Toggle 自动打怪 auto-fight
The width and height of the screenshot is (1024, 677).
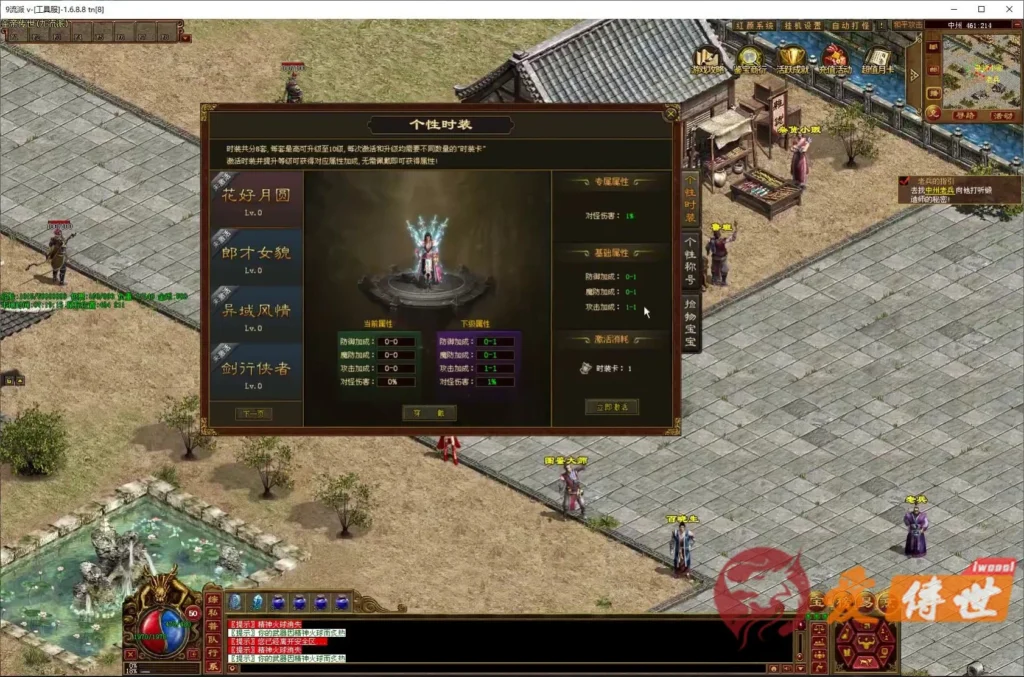(851, 25)
